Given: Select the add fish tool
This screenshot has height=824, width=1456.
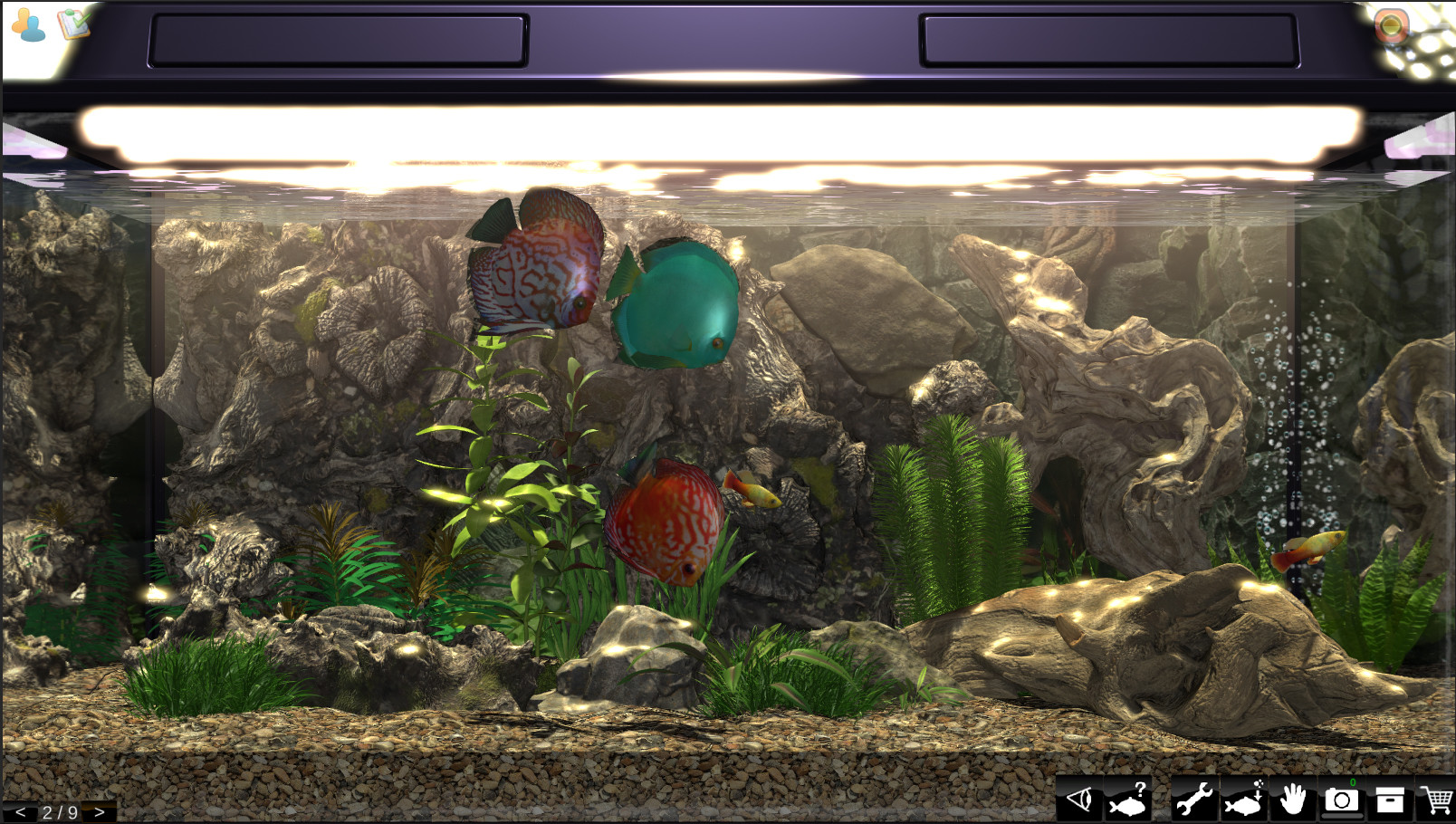Looking at the screenshot, I should point(1243,800).
